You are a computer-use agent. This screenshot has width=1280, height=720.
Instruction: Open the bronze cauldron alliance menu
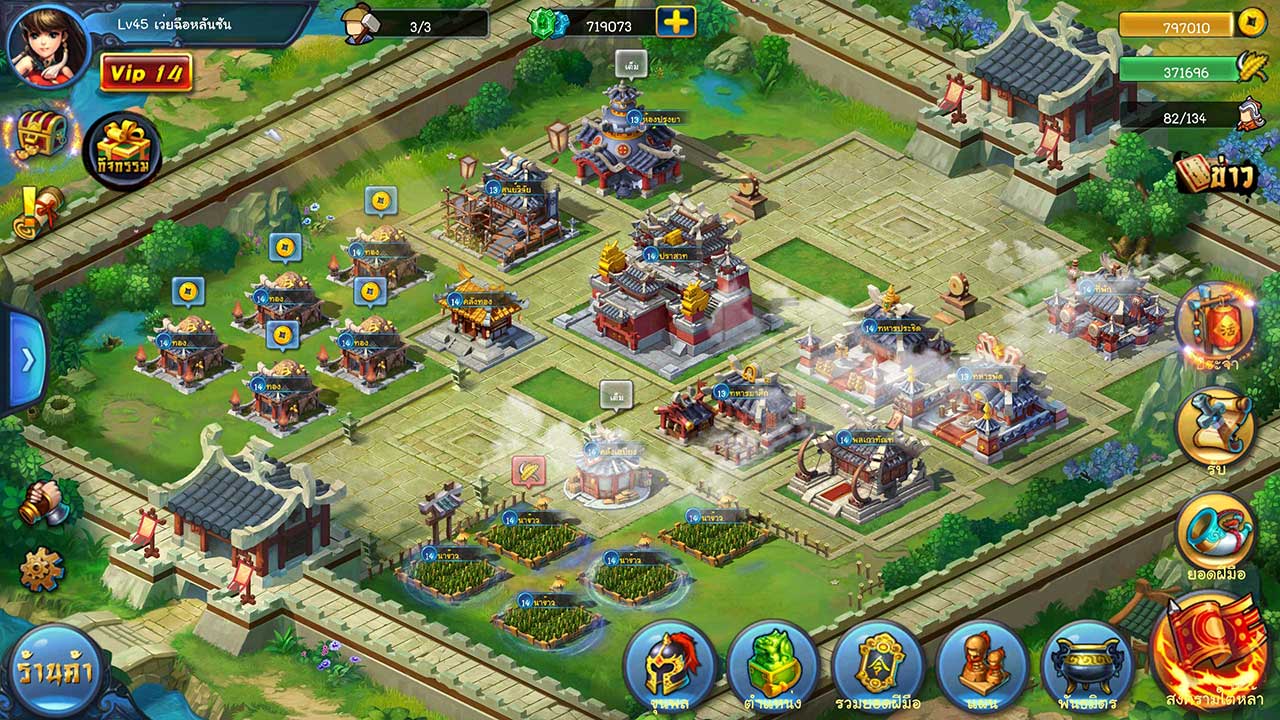1086,666
